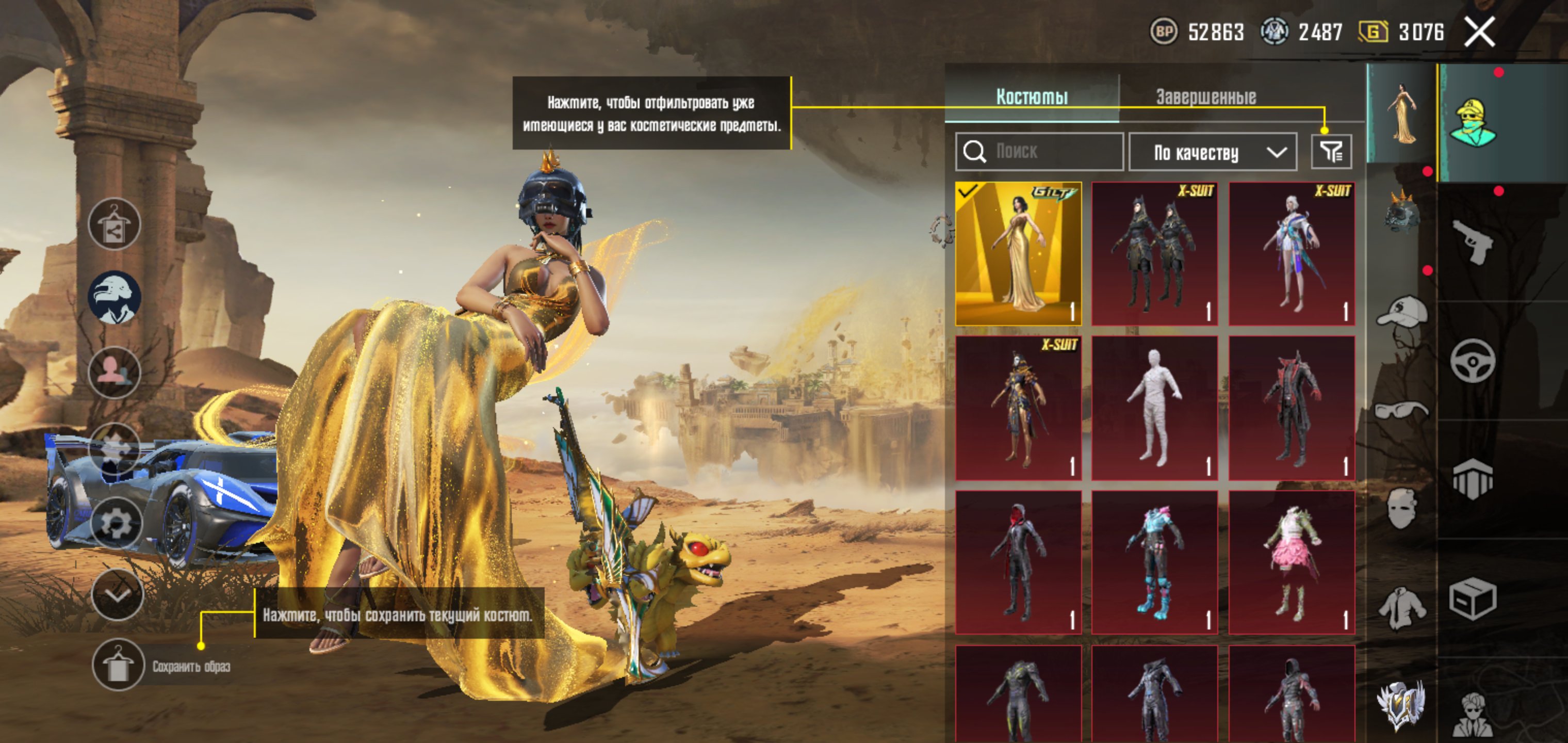
Task: Pick the pink feathered skirt outfit
Action: 1292,562
